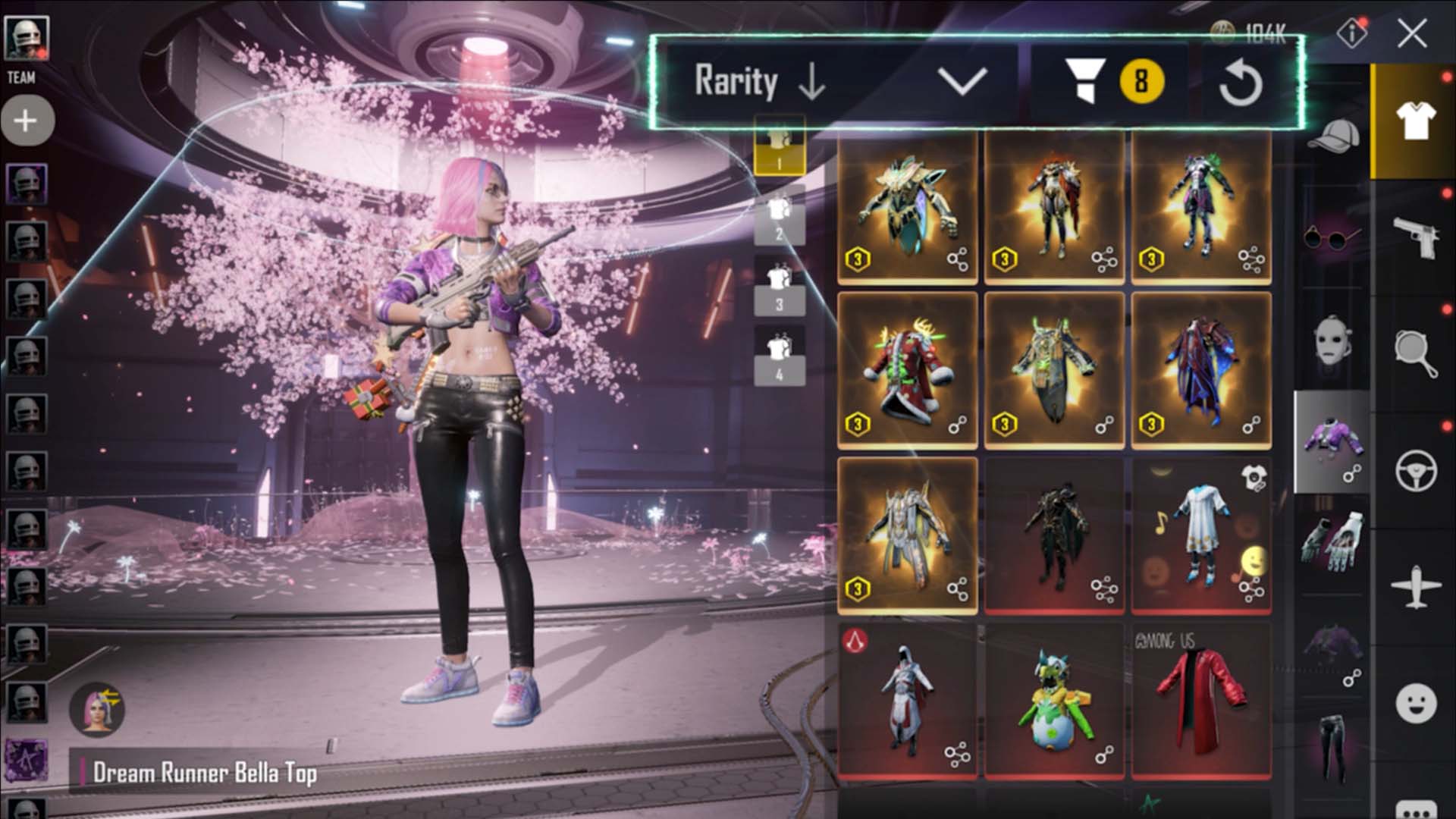Choose the gloves category
The width and height of the screenshot is (1456, 819).
pos(1332,538)
